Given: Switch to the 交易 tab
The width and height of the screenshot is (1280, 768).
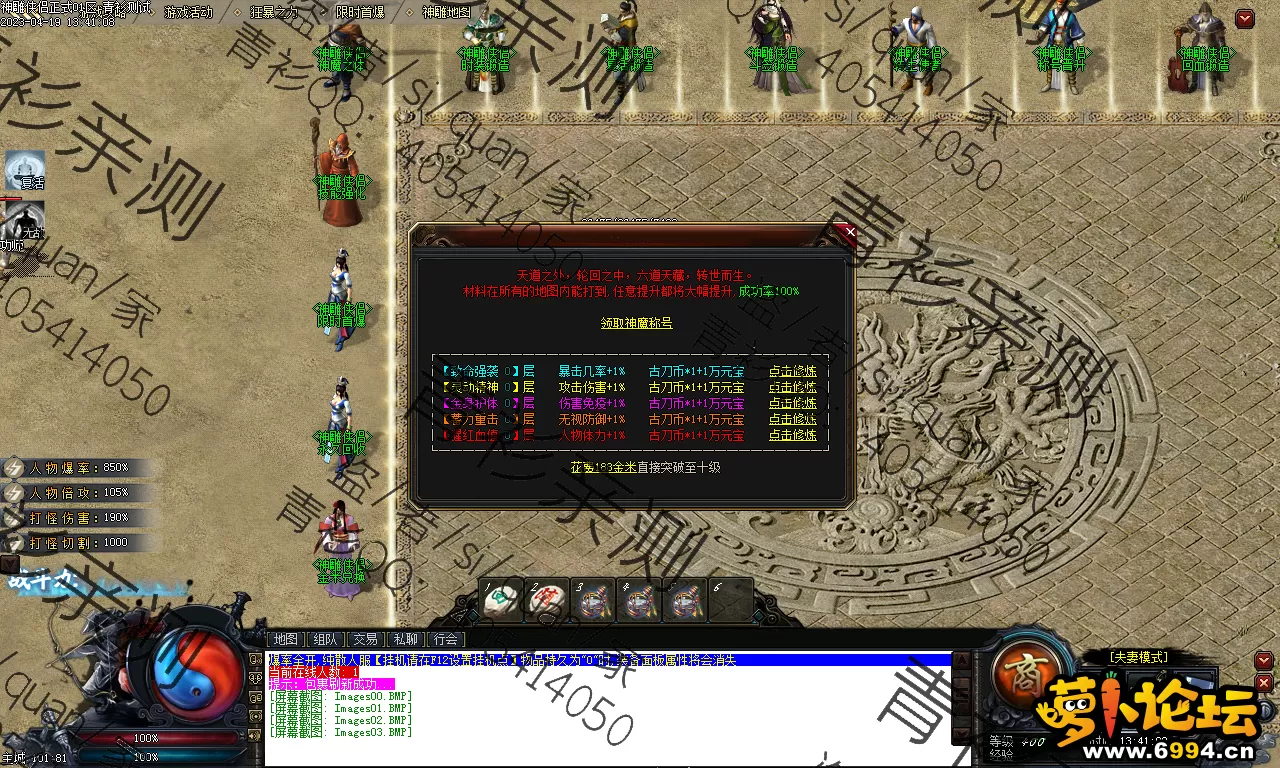Looking at the screenshot, I should tap(366, 639).
